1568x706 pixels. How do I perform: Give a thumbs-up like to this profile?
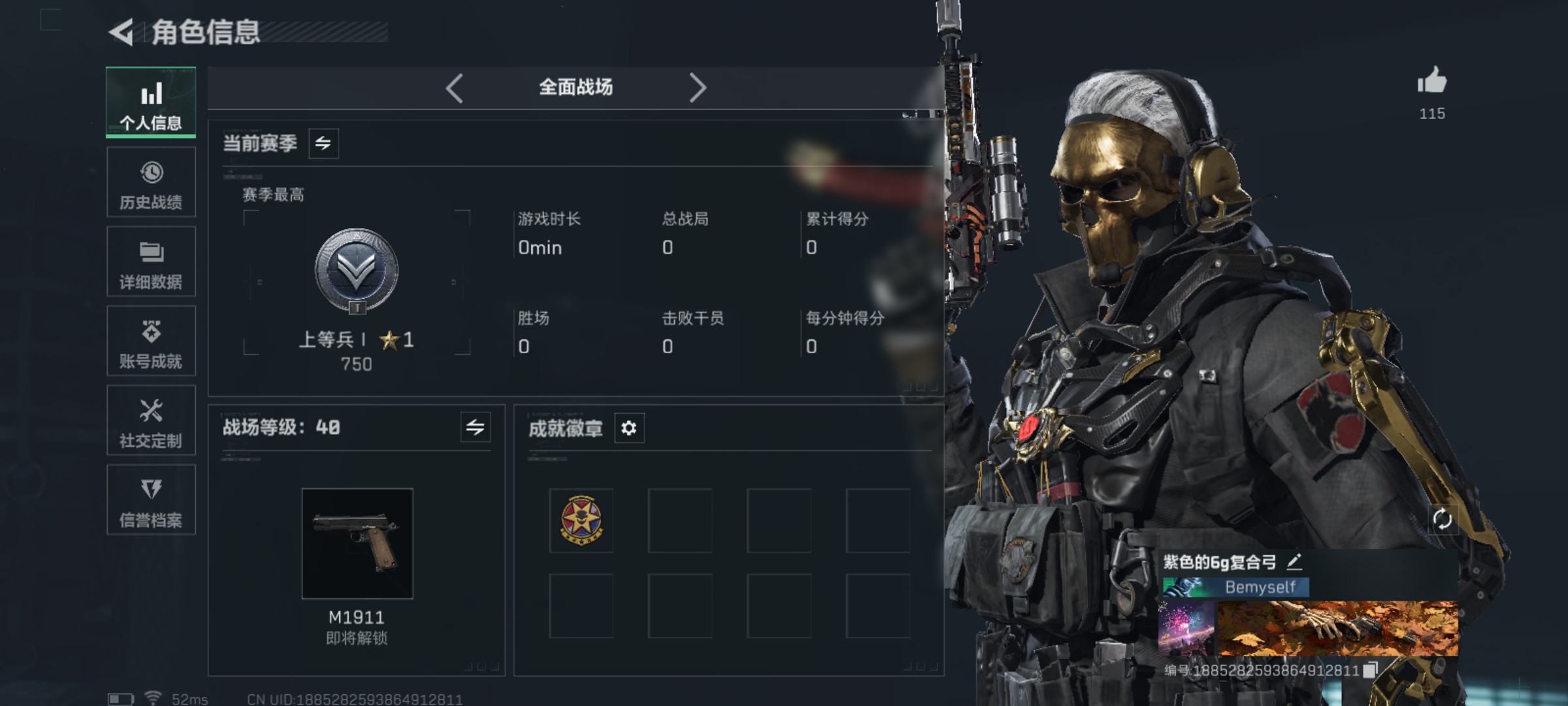pos(1431,82)
